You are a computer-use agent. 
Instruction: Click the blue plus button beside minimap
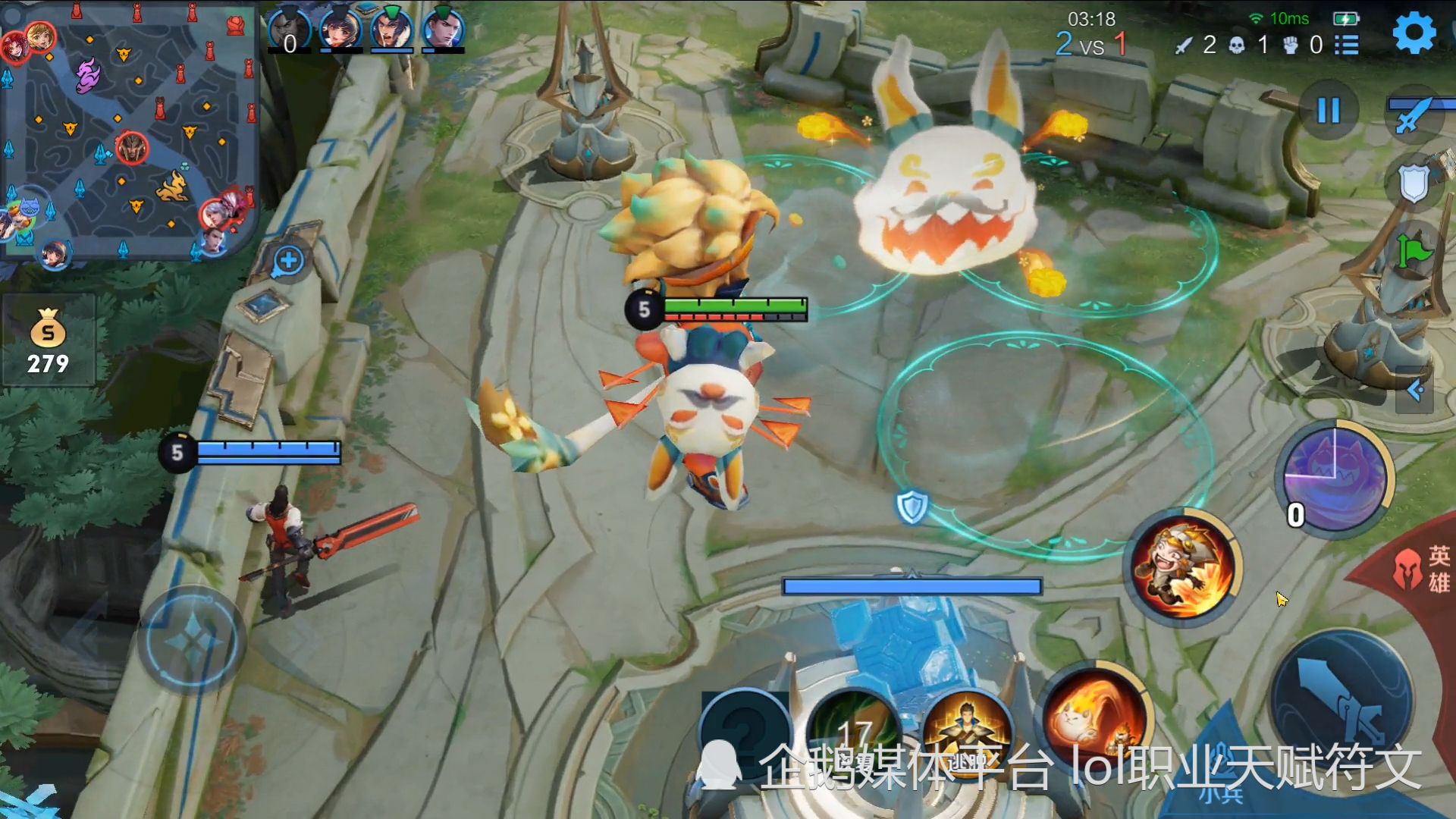click(x=288, y=261)
